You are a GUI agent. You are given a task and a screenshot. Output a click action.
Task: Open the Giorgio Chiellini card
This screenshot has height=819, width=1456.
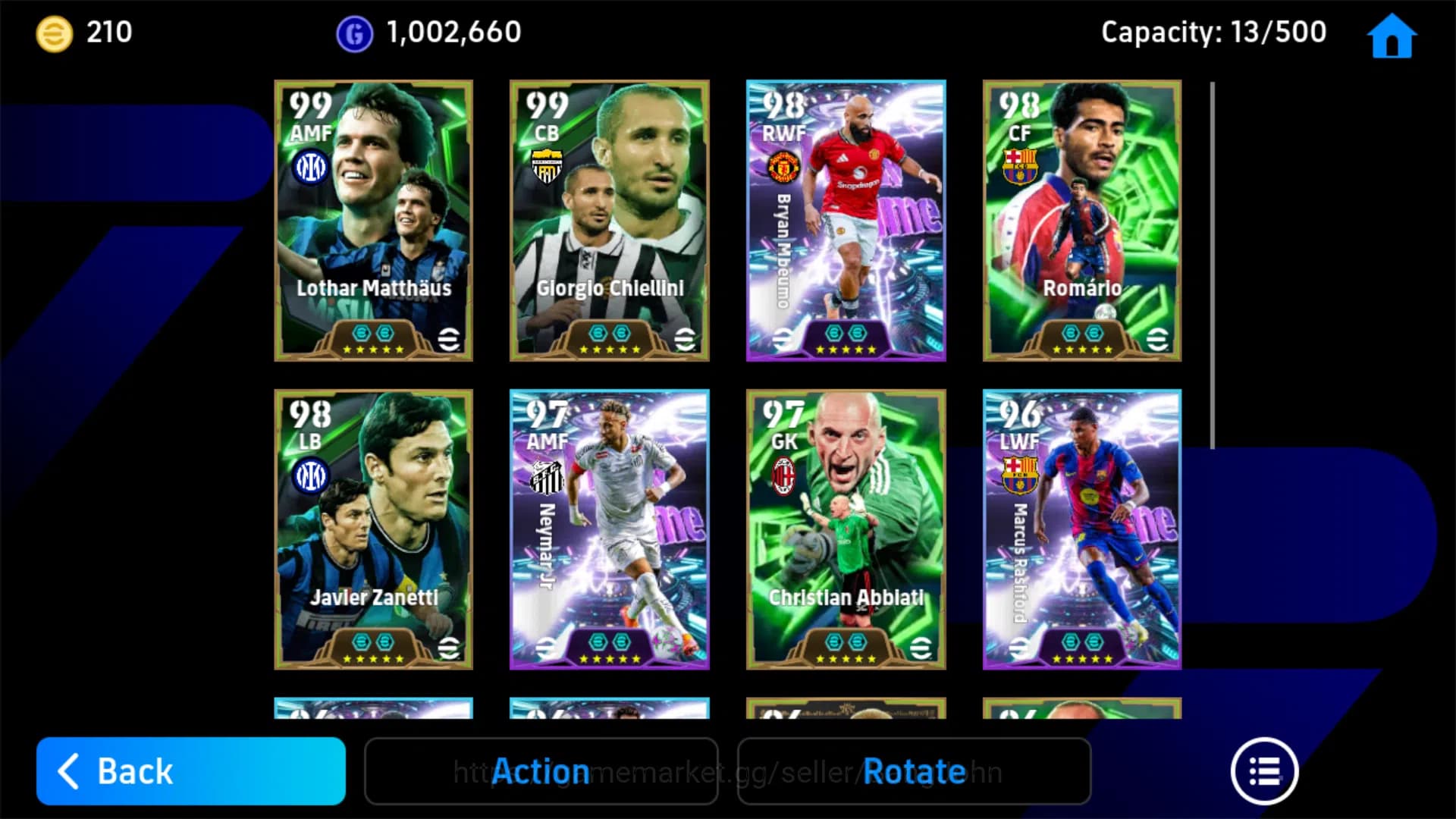click(609, 220)
